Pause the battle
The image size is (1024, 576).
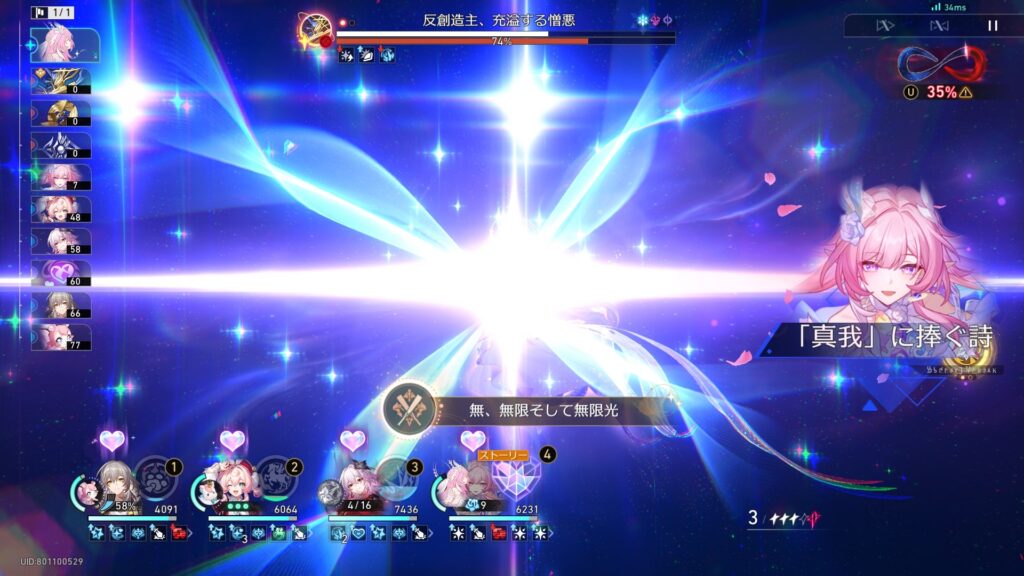992,26
